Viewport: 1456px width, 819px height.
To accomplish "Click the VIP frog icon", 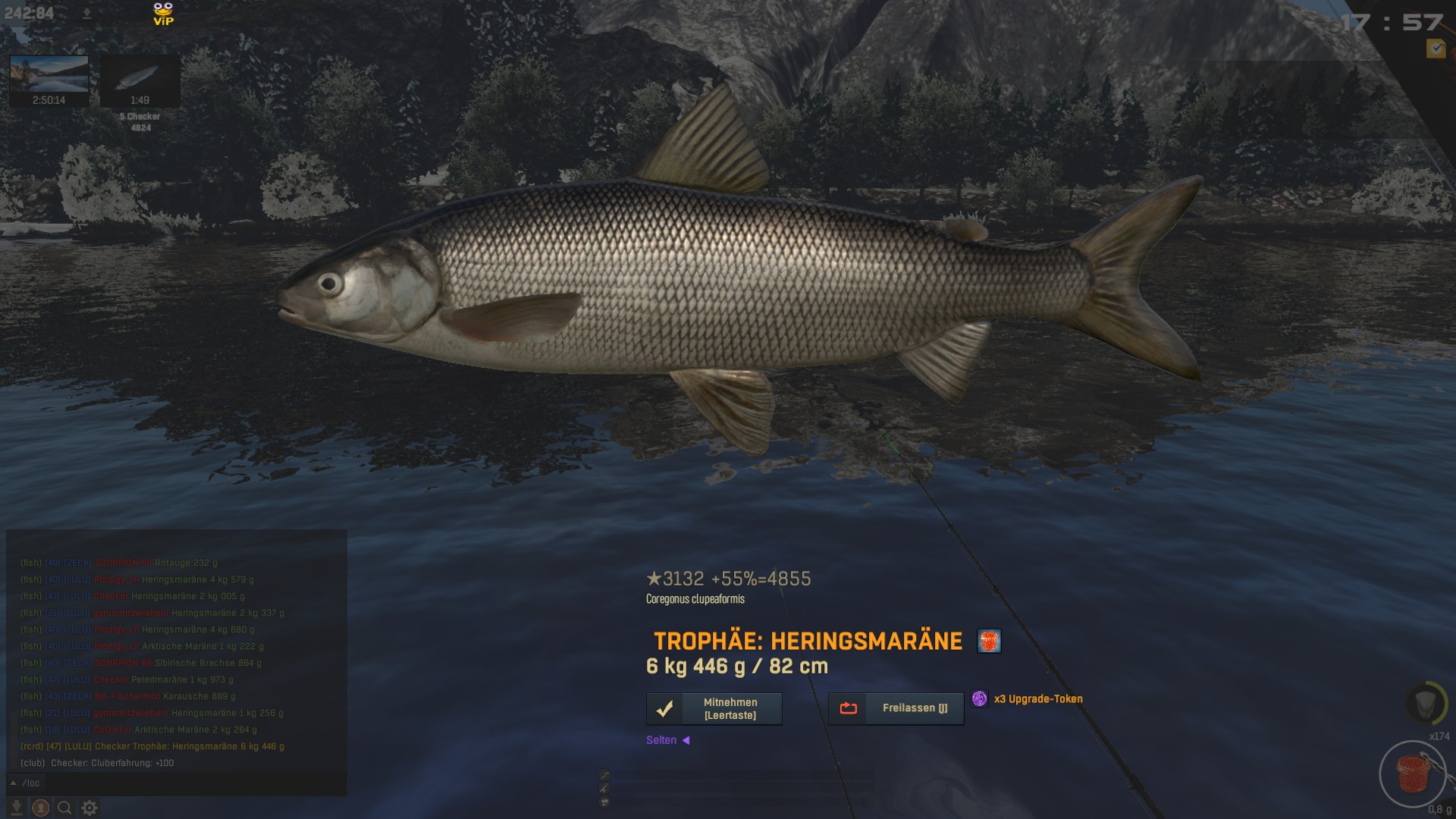I will 163,14.
